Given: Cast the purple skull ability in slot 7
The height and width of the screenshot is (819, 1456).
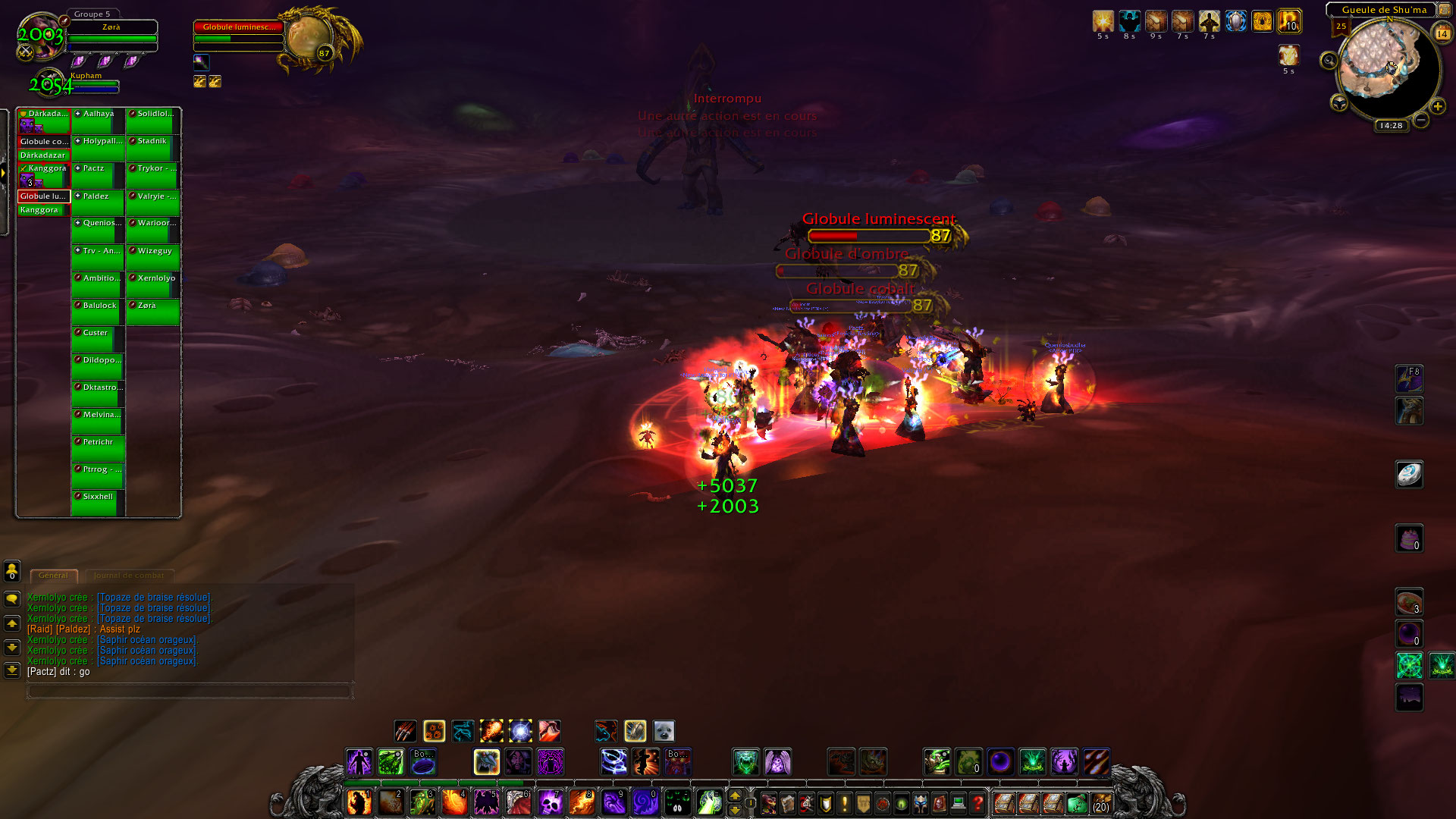Looking at the screenshot, I should pyautogui.click(x=550, y=802).
